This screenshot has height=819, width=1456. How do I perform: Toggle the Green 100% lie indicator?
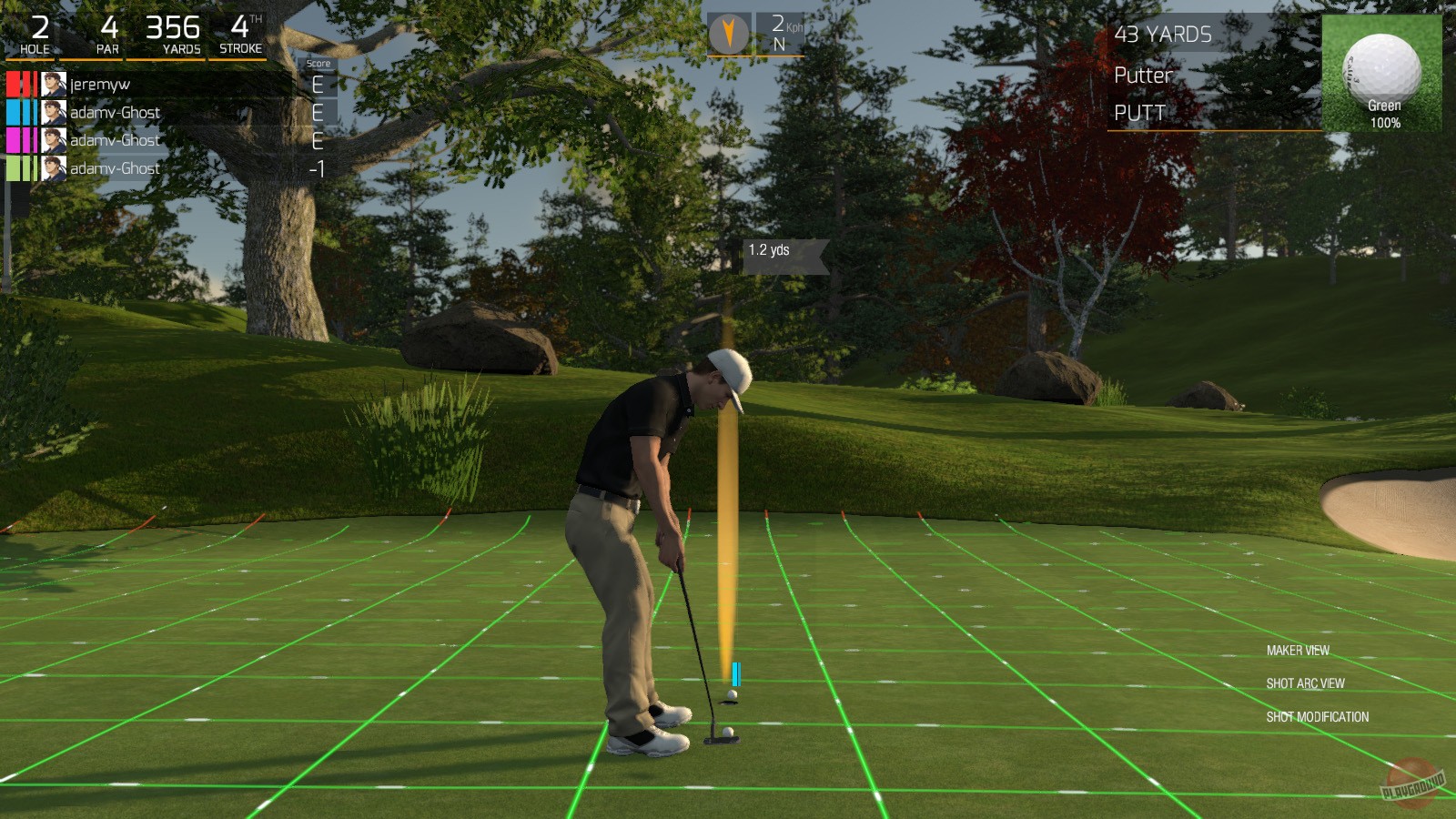[x=1384, y=114]
